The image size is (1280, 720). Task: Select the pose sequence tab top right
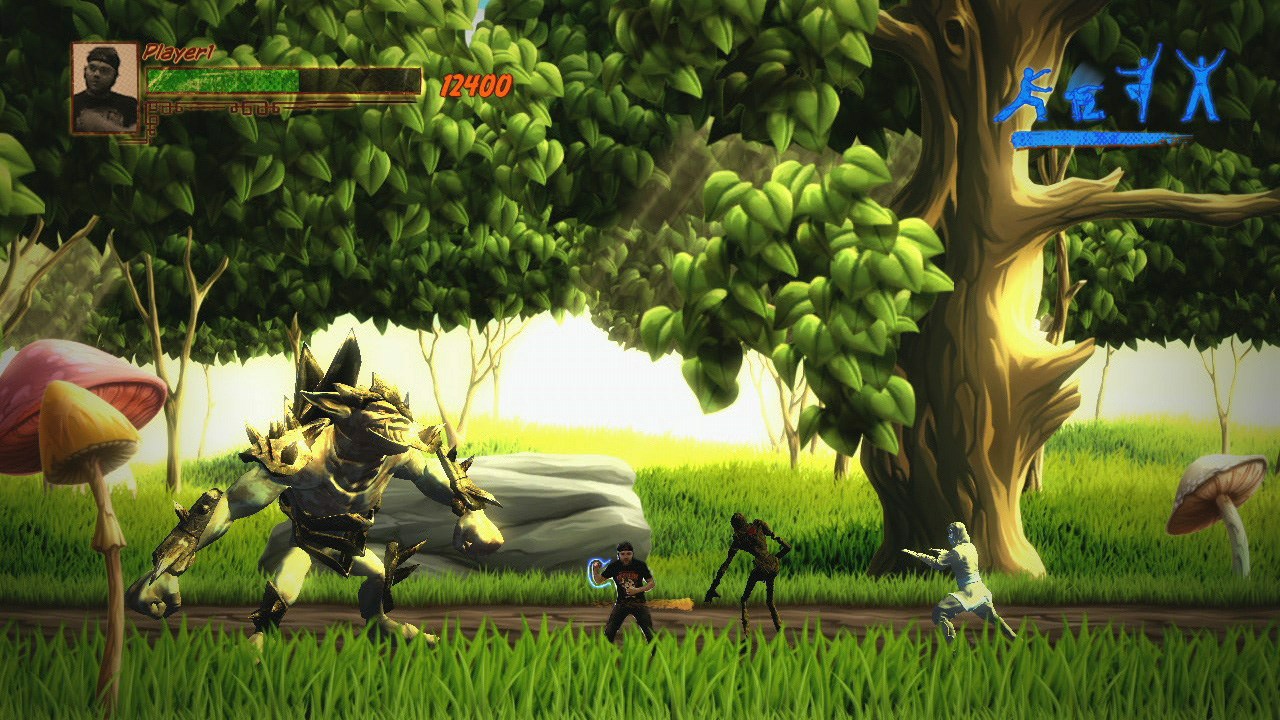click(1110, 95)
